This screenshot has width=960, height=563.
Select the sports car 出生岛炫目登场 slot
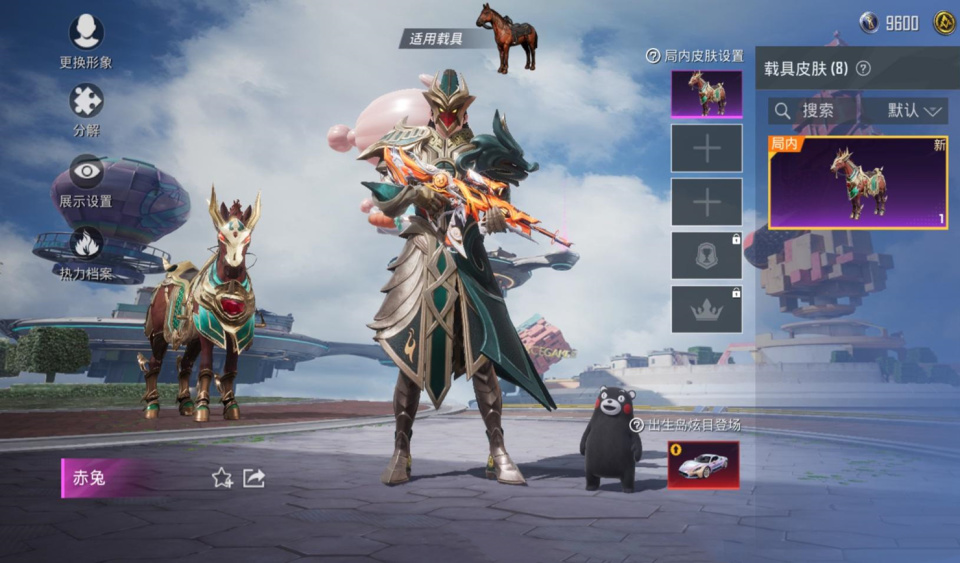pos(703,465)
